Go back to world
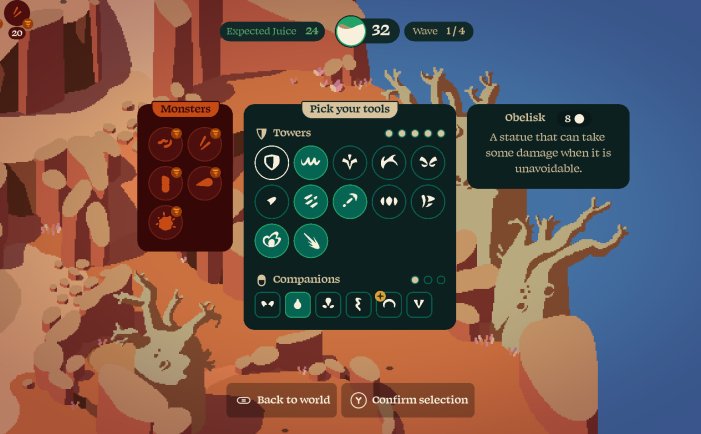Screen dimensions: 701x434 (282, 400)
